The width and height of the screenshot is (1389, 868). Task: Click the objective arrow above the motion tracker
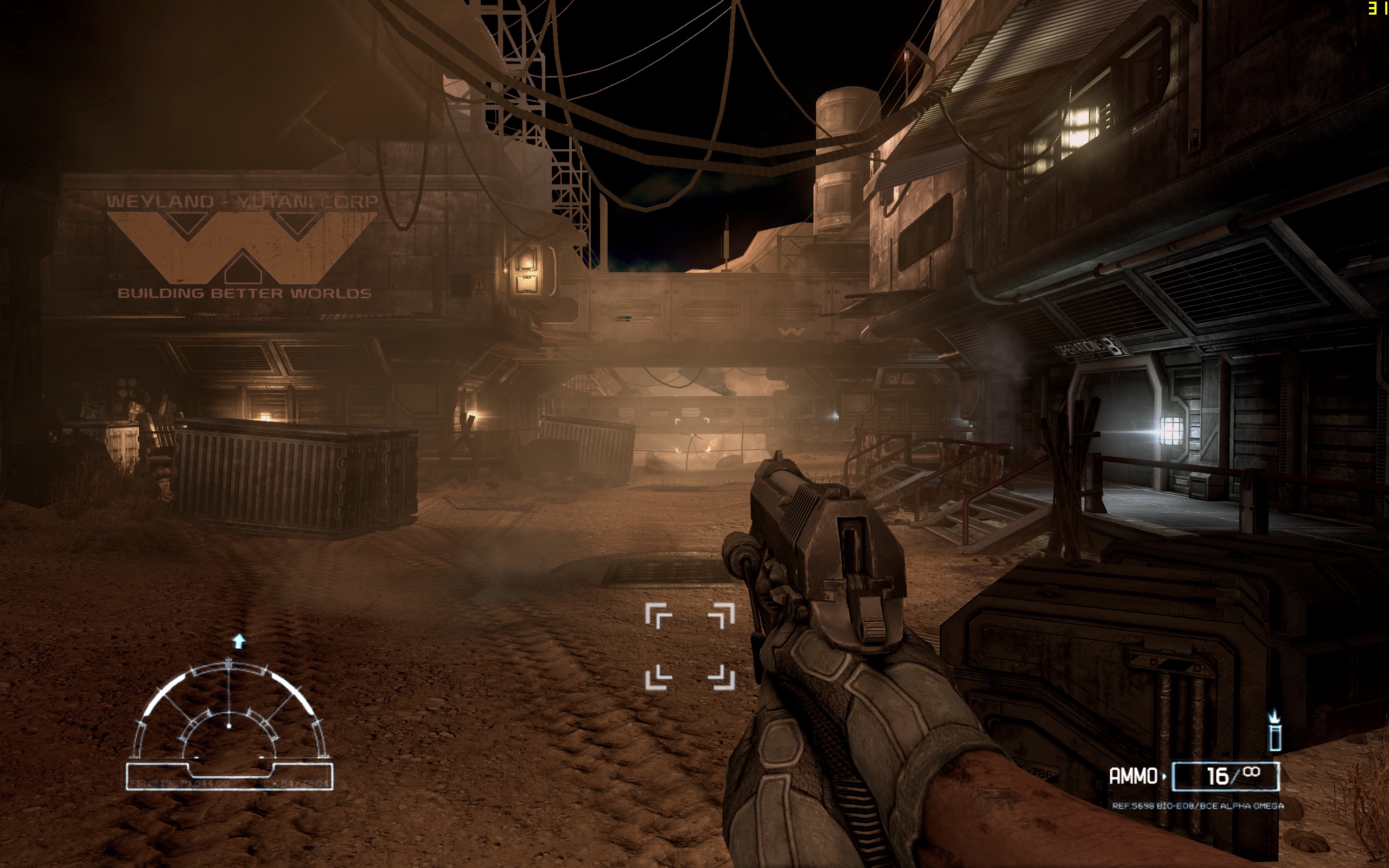coord(239,641)
